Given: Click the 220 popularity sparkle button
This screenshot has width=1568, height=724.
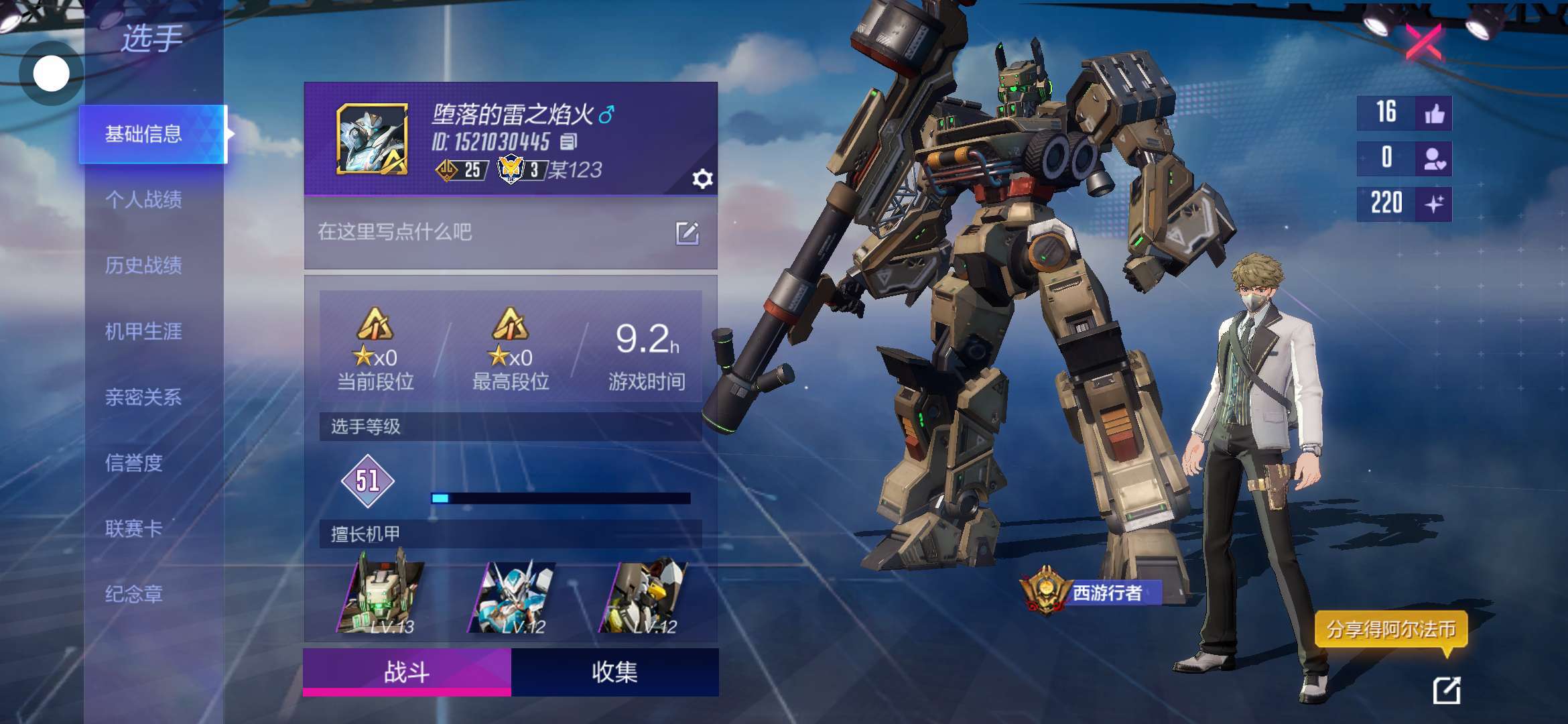Looking at the screenshot, I should [1434, 204].
